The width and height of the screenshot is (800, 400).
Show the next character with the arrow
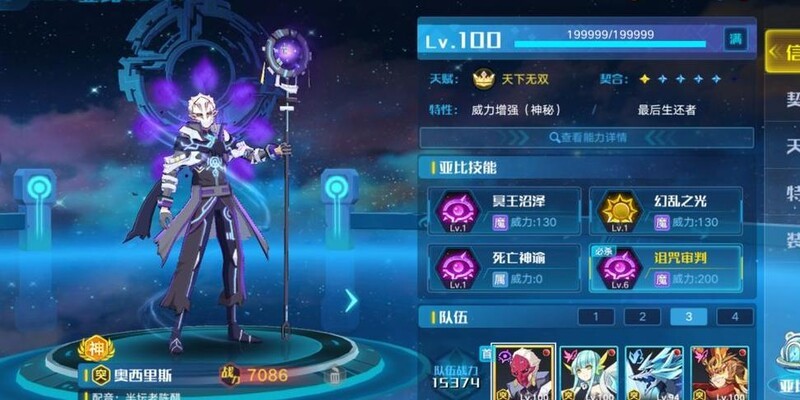[x=351, y=300]
